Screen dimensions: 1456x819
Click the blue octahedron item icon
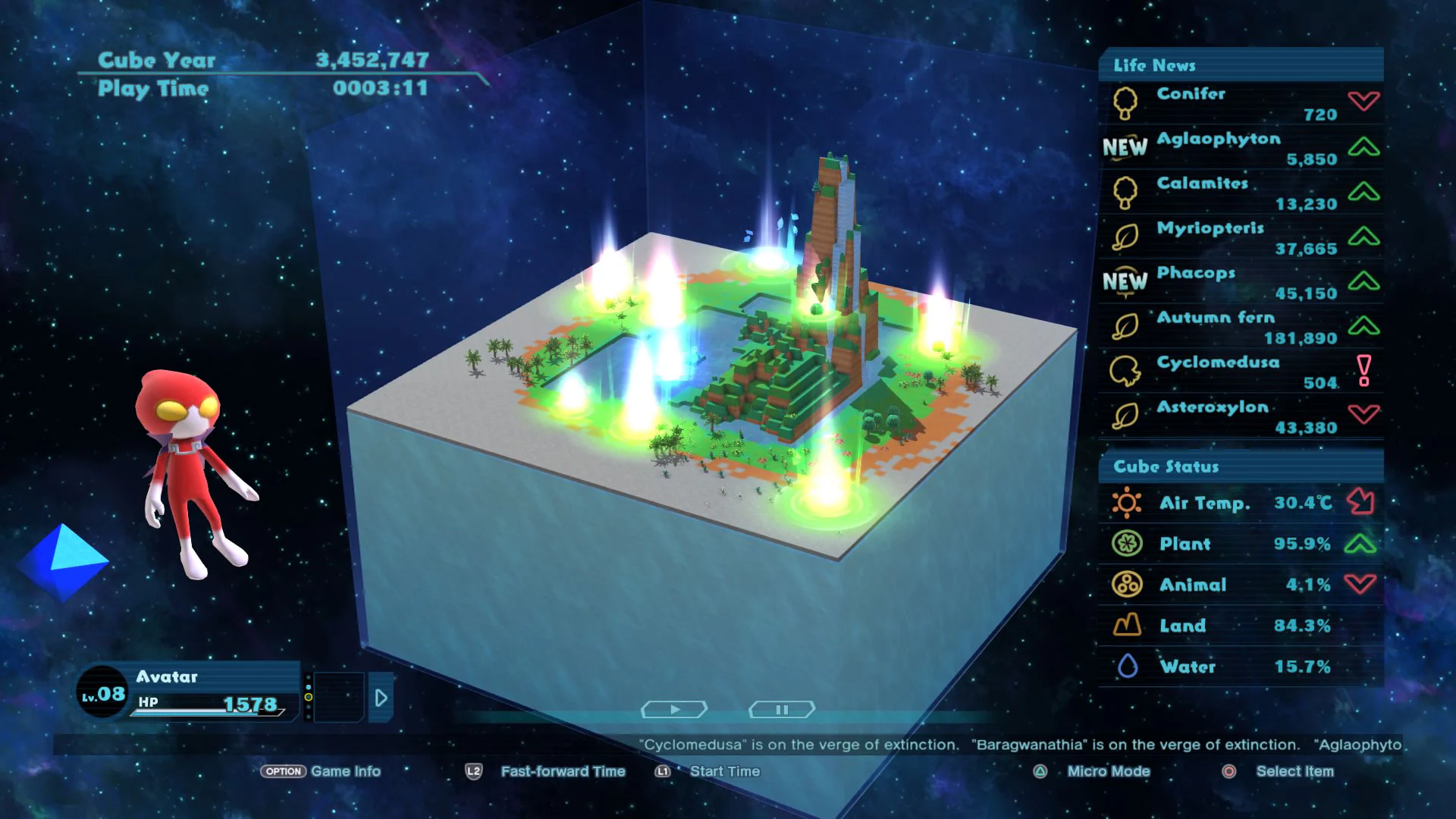tap(62, 561)
